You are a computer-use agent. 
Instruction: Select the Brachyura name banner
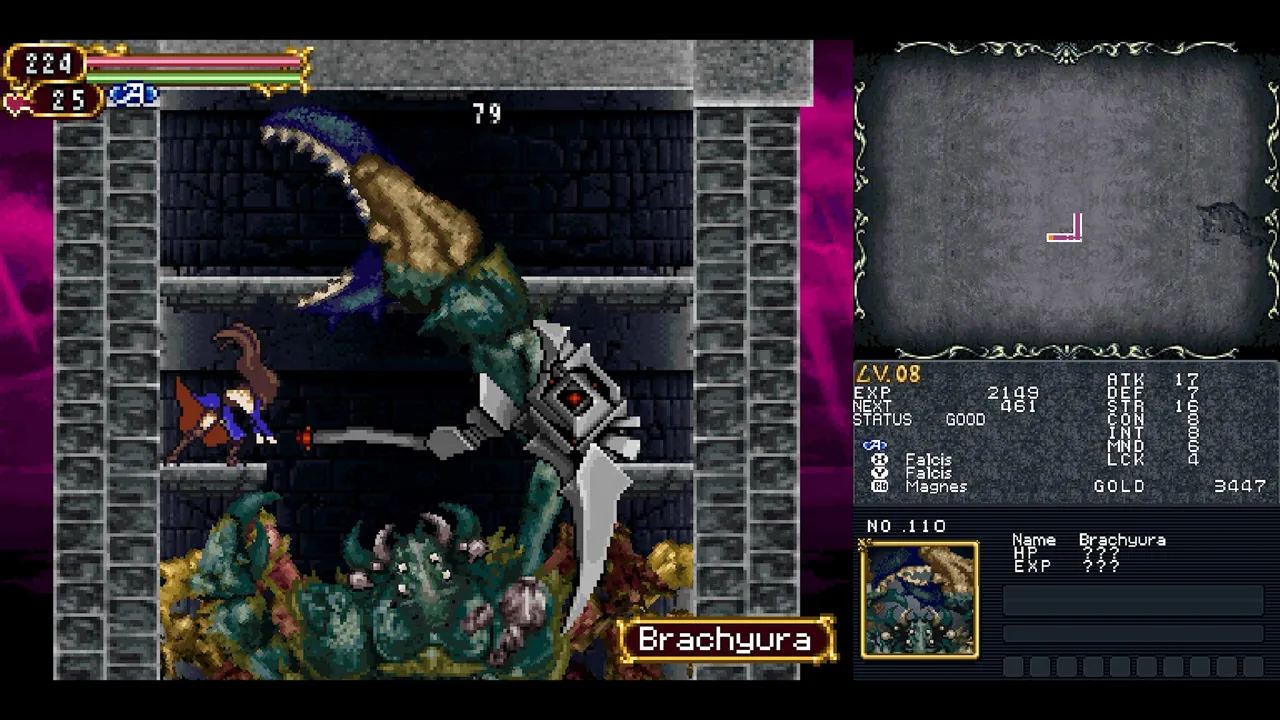[722, 641]
